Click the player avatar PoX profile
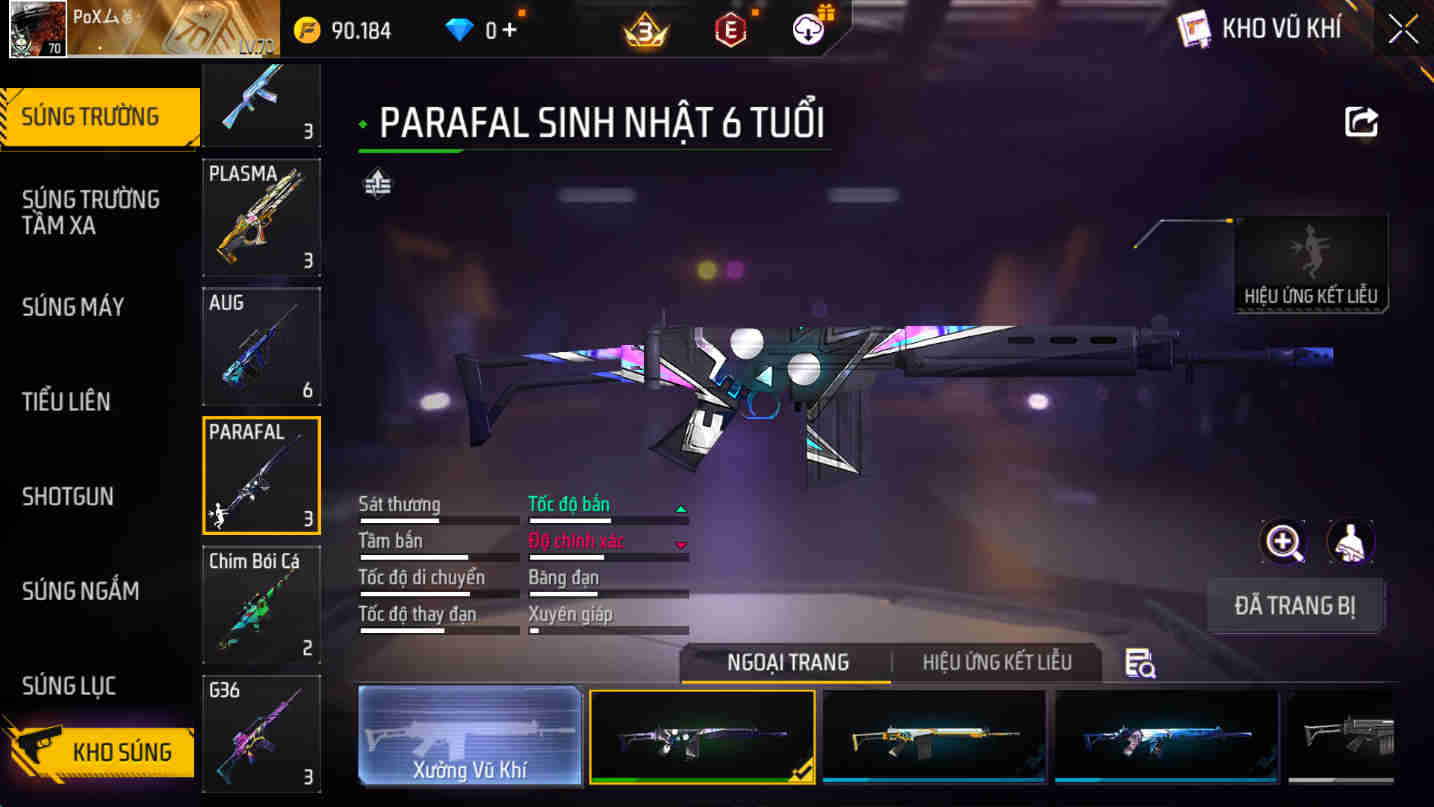 [38, 28]
